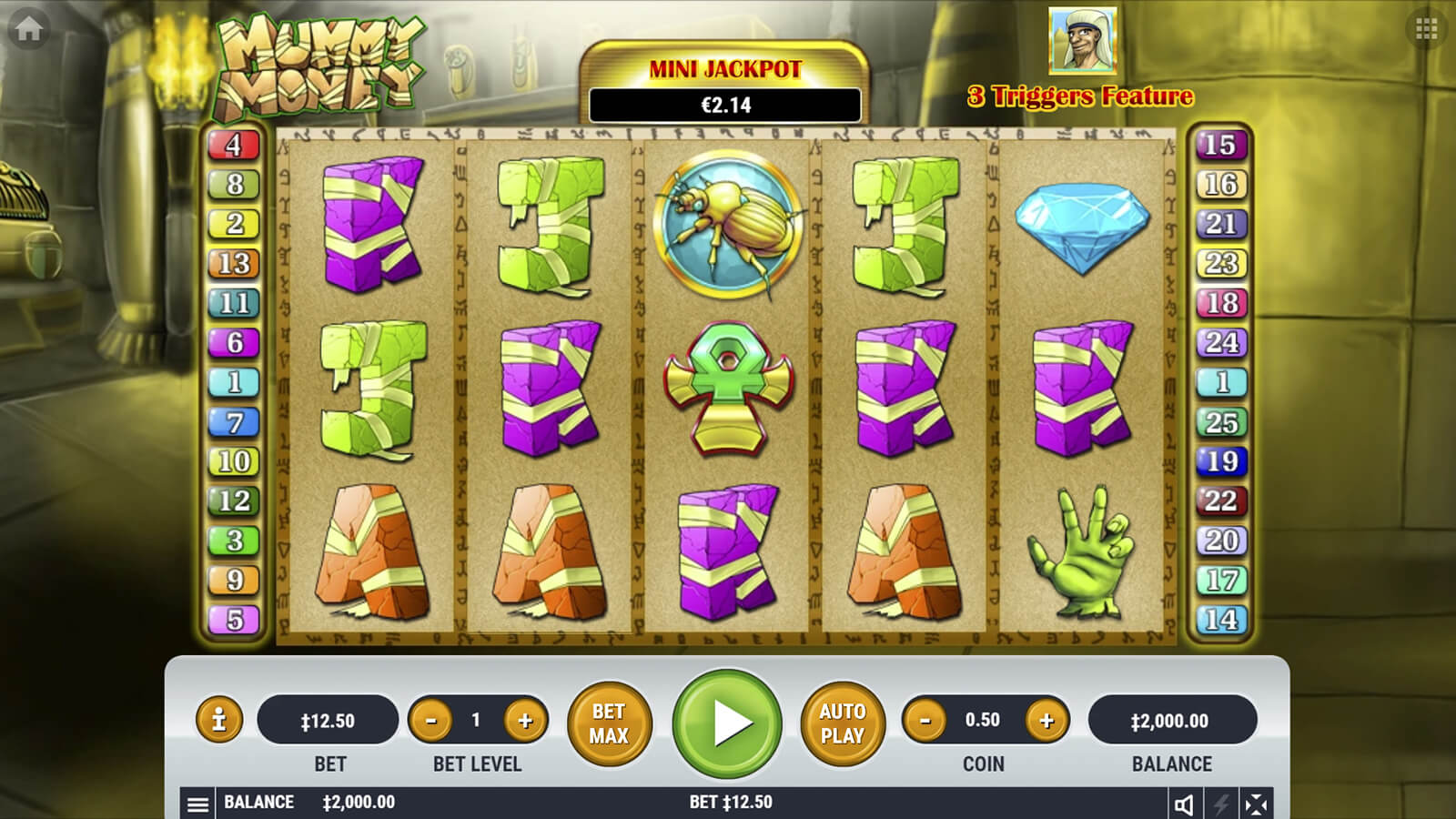Highlight payline 25 indicator
This screenshot has width=1456, height=819.
click(1220, 422)
